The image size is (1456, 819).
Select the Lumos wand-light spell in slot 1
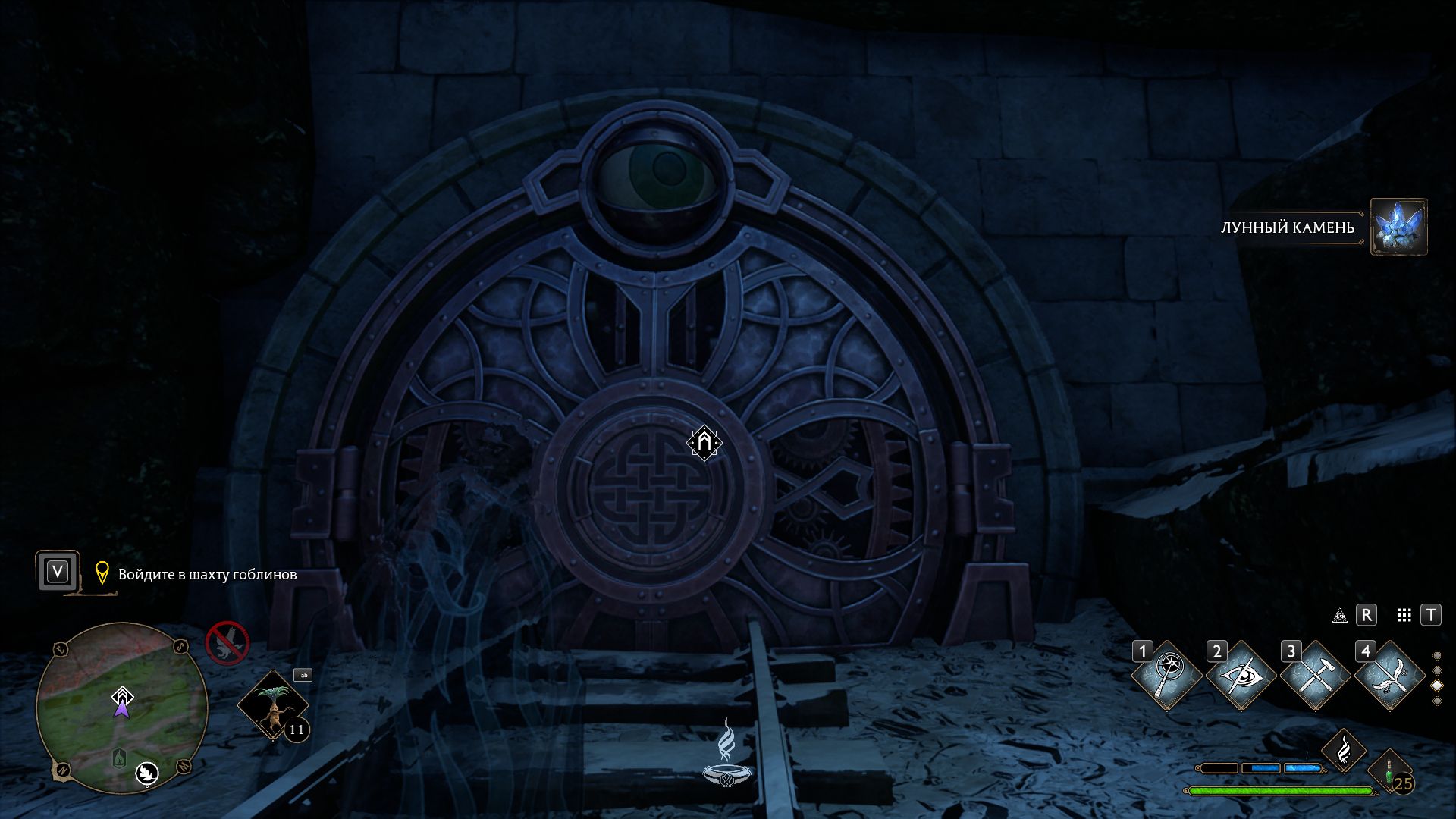(x=1166, y=676)
